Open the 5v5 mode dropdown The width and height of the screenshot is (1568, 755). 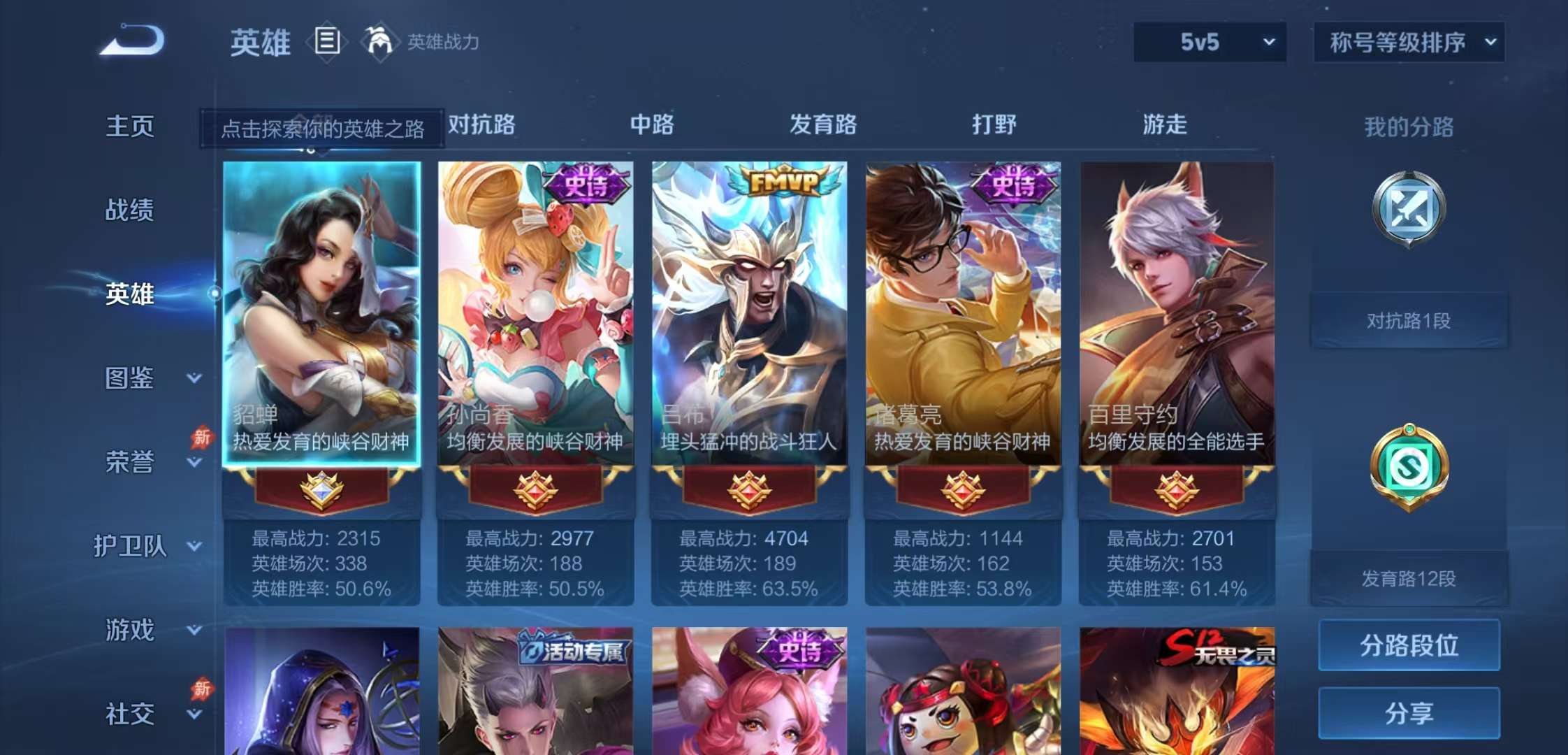[x=1209, y=42]
